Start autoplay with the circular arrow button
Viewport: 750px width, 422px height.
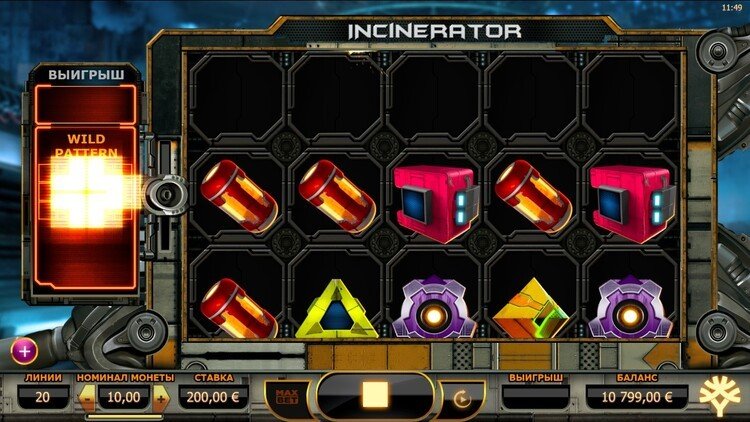coord(463,397)
